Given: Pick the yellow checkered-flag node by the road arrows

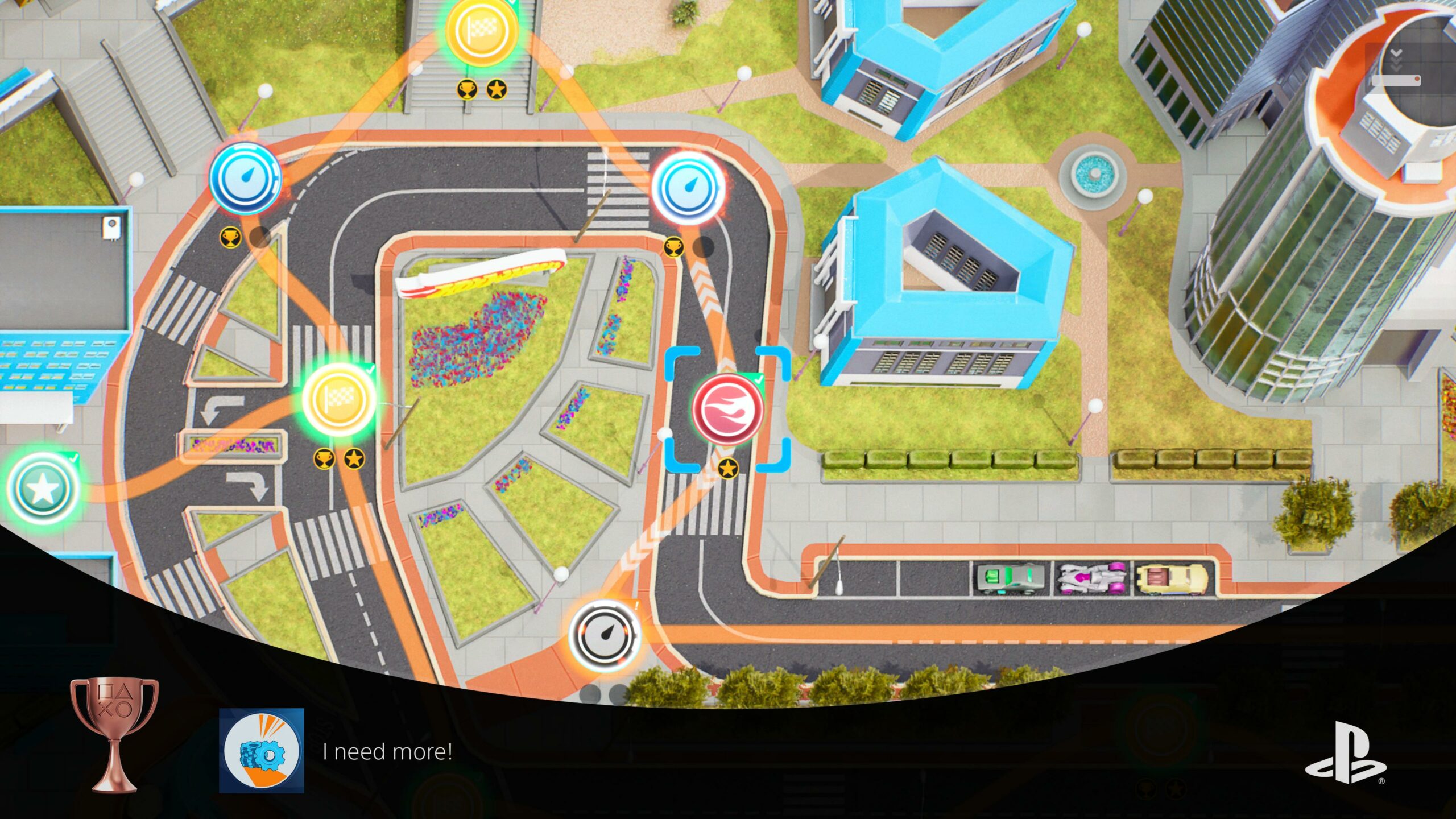Looking at the screenshot, I should tap(338, 399).
